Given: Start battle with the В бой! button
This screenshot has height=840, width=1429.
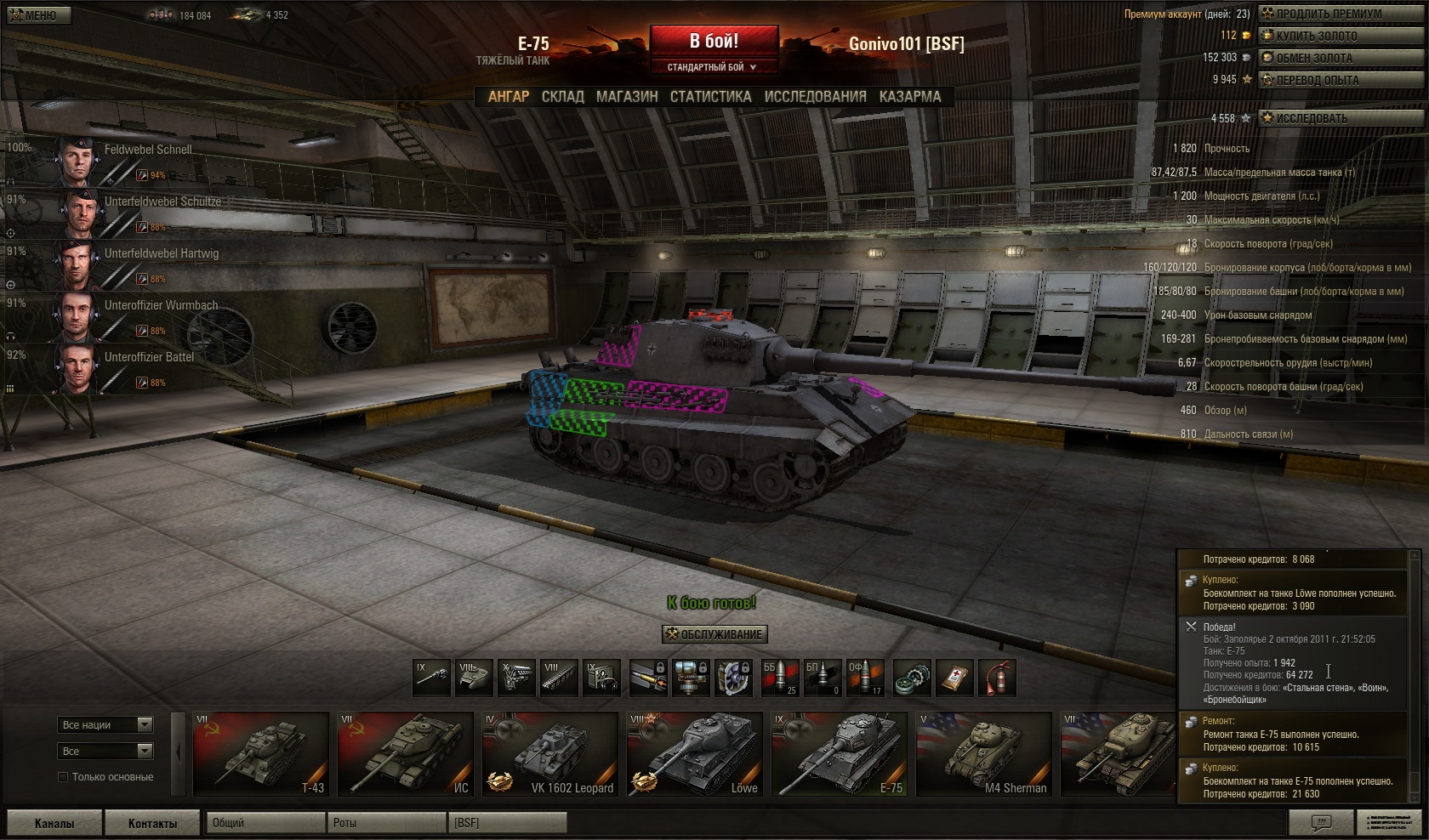Looking at the screenshot, I should click(714, 41).
